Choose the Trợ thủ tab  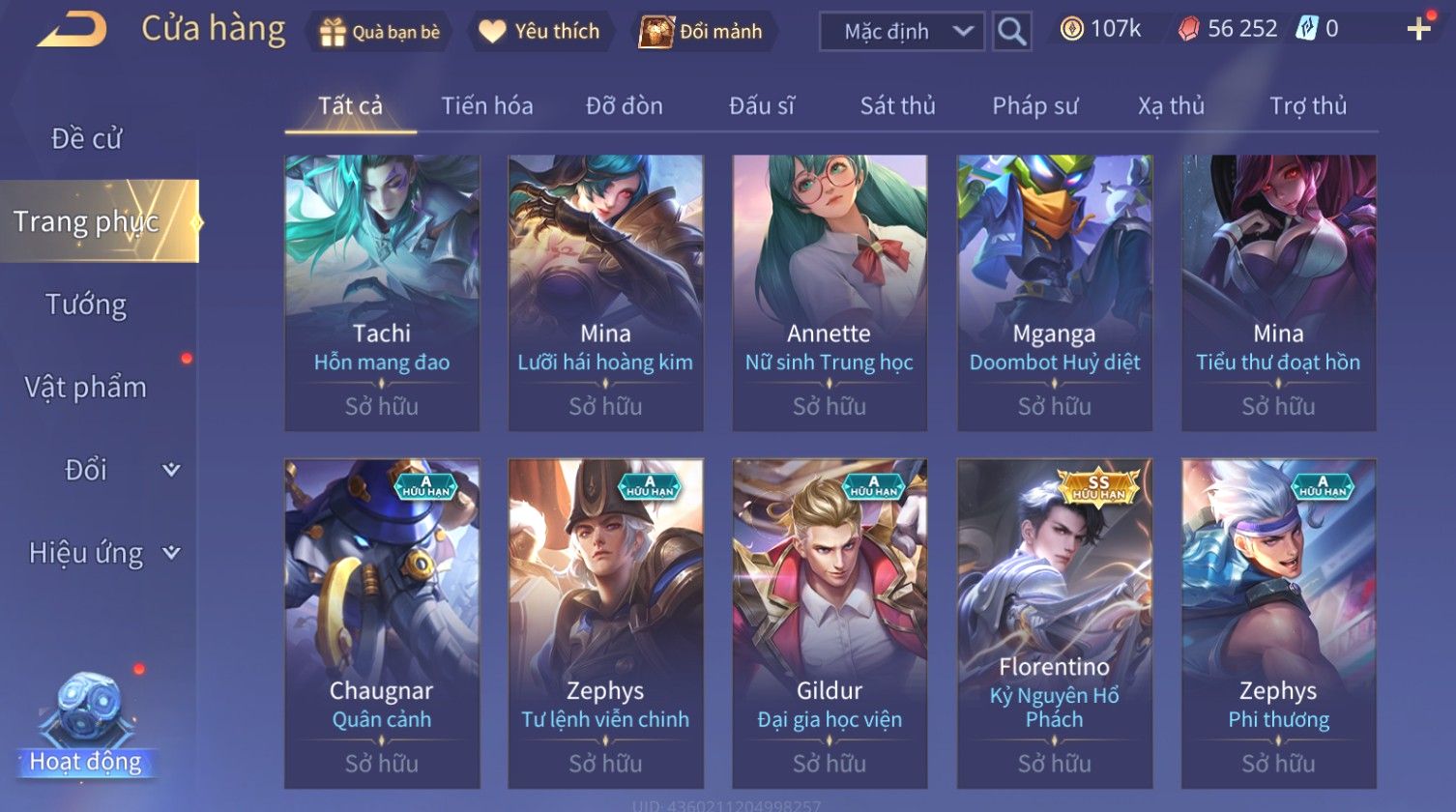click(x=1307, y=105)
